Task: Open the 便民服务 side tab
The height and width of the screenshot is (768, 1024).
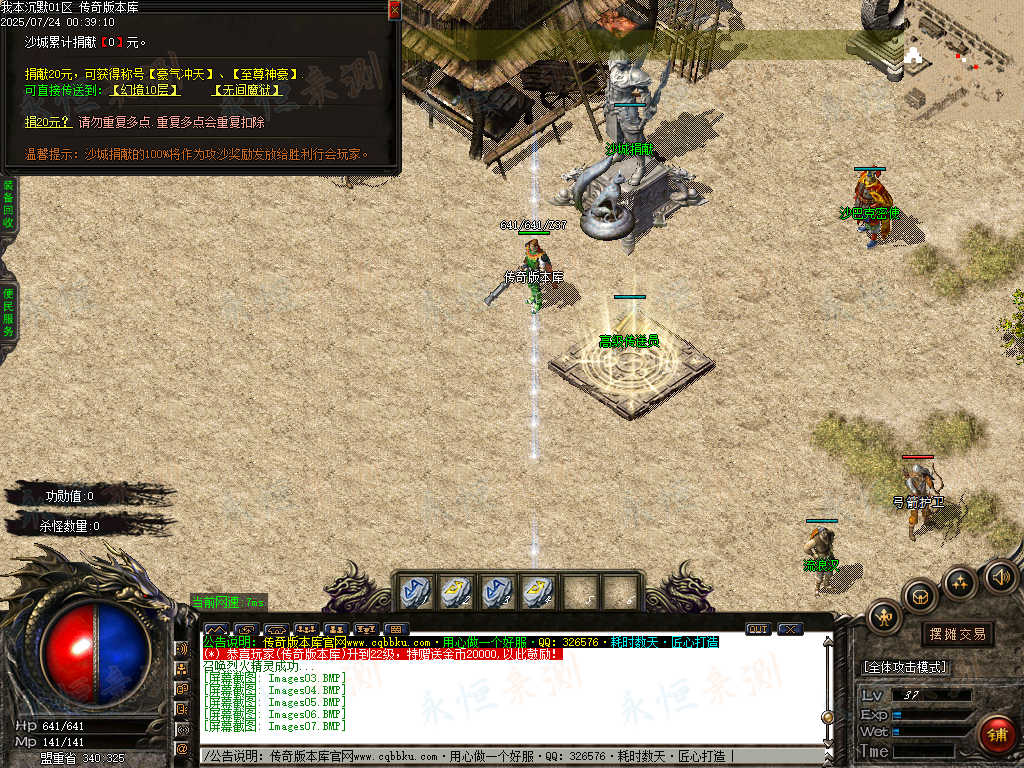Action: tap(8, 312)
